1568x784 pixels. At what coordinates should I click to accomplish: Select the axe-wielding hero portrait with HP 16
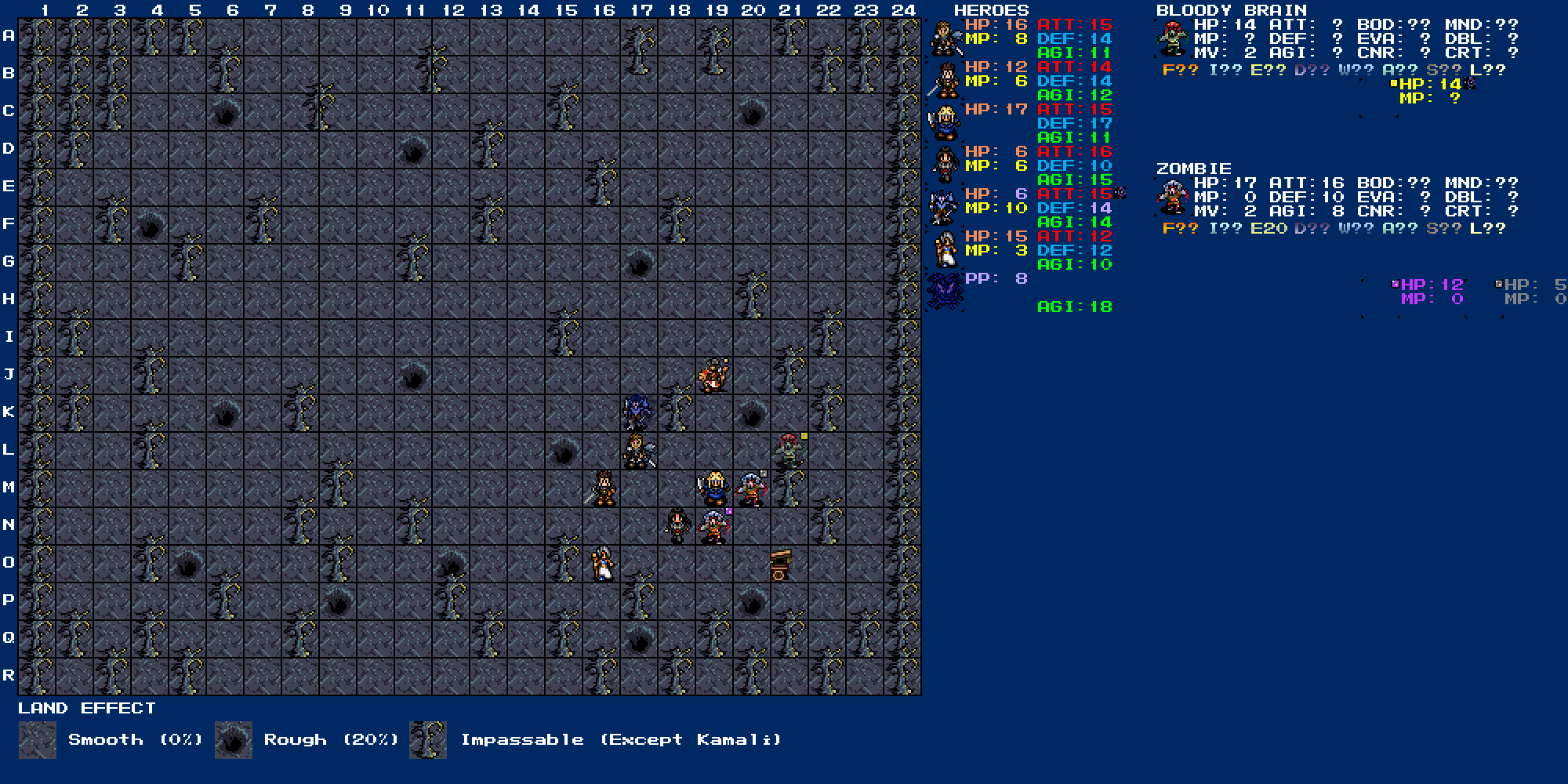[x=944, y=38]
